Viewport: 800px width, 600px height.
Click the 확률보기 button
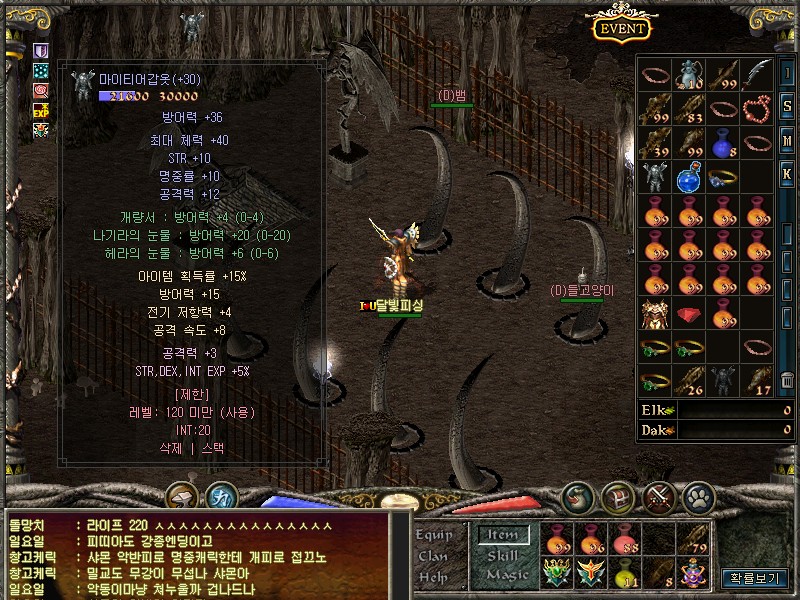[756, 578]
